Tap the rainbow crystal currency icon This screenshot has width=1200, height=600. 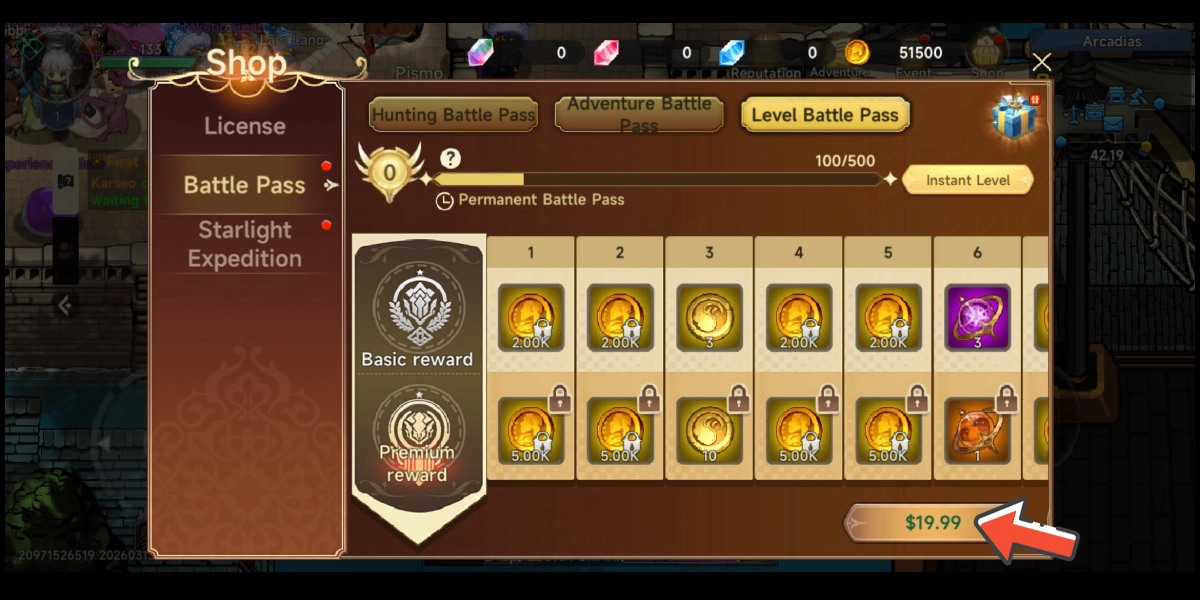[x=481, y=53]
